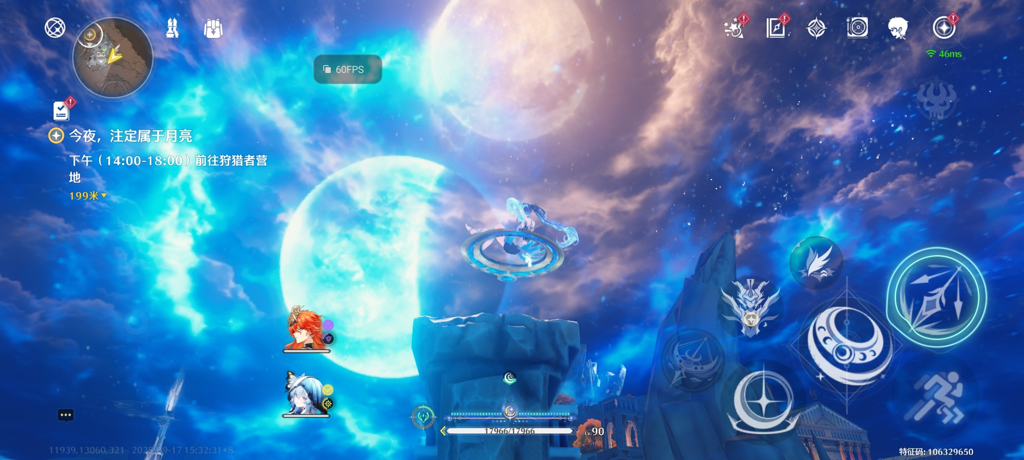This screenshot has height=460, width=1024.
Task: Open the backpack inventory
Action: (213, 28)
